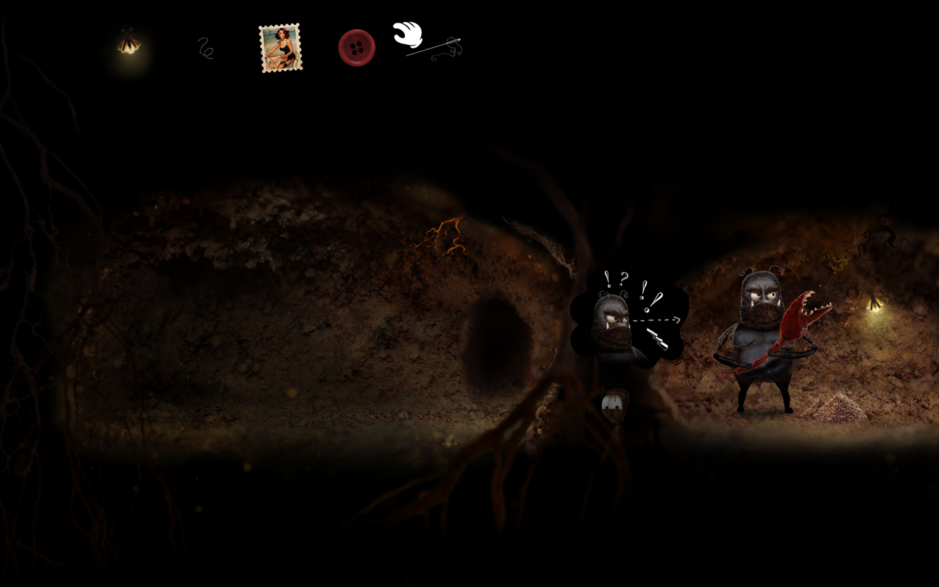Select the glowing lamp inventory item

pyautogui.click(x=129, y=43)
